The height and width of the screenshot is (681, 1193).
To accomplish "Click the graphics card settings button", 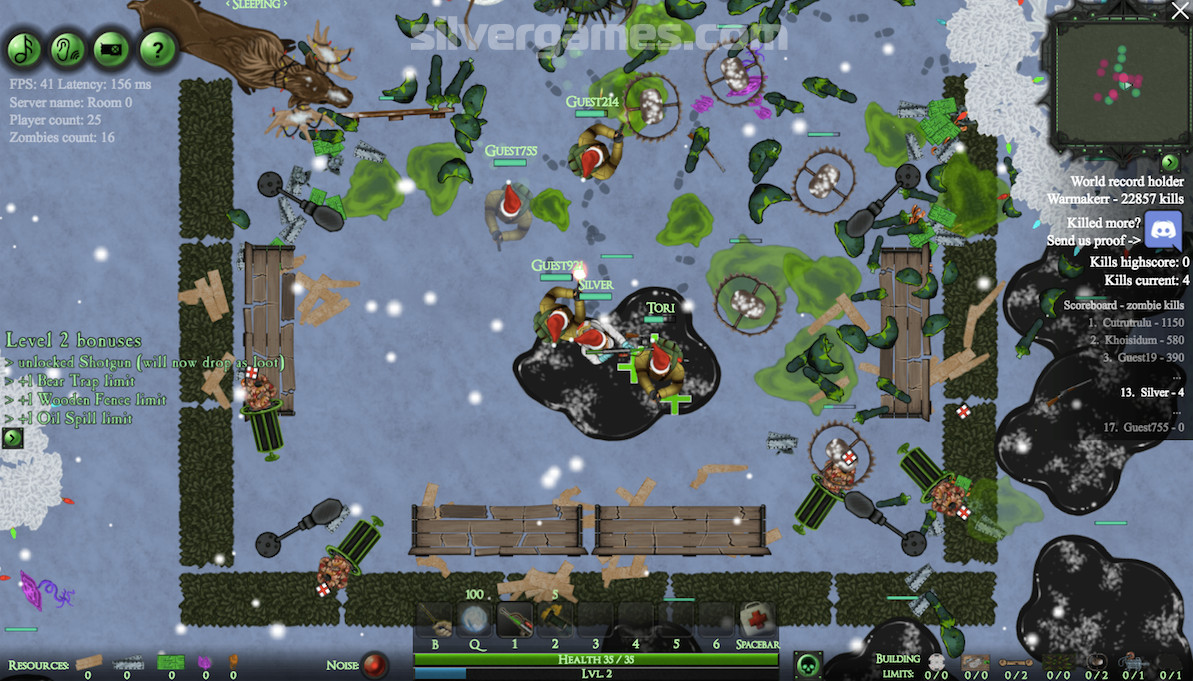I will 112,48.
